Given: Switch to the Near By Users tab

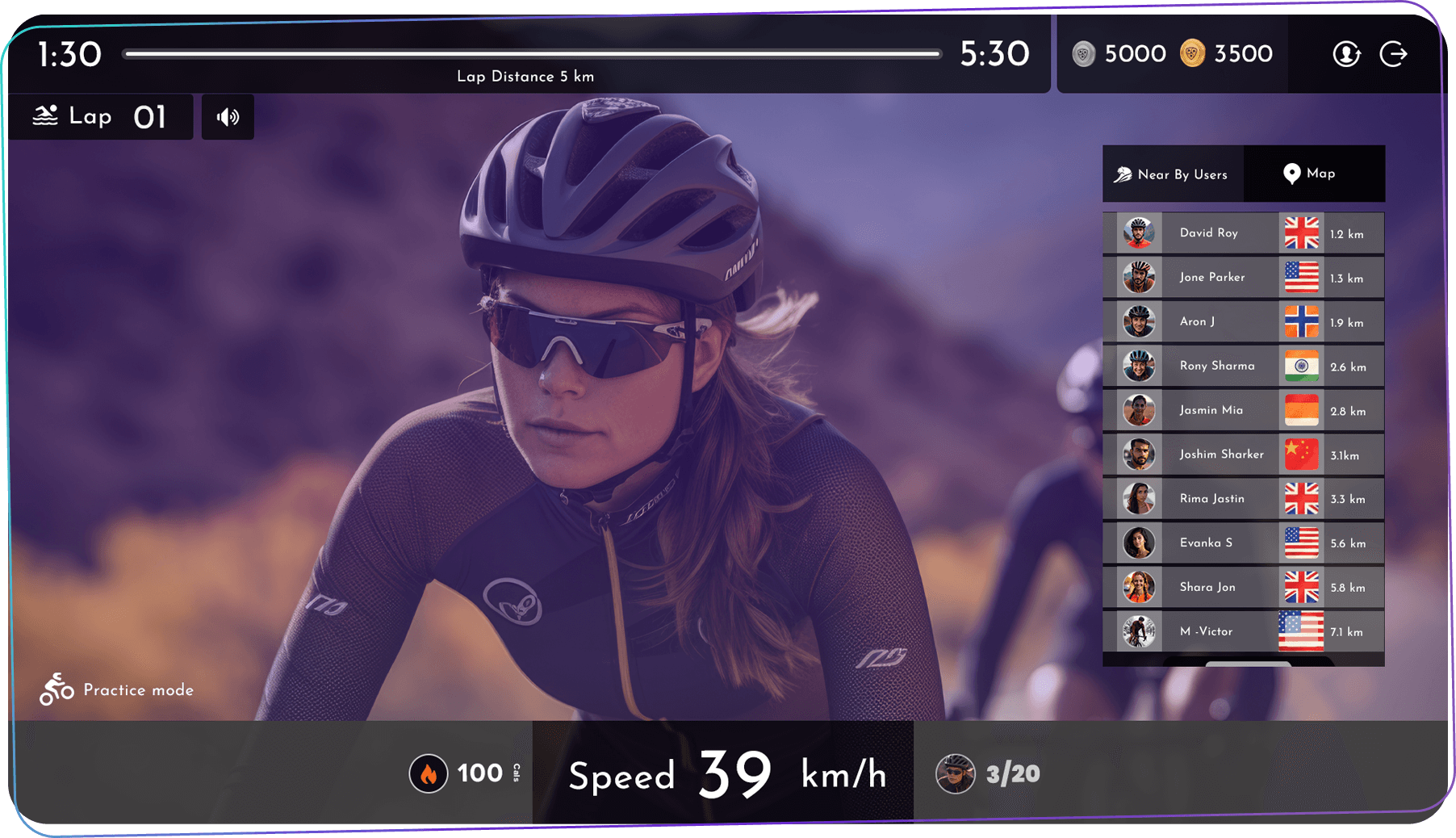Looking at the screenshot, I should 1173,174.
